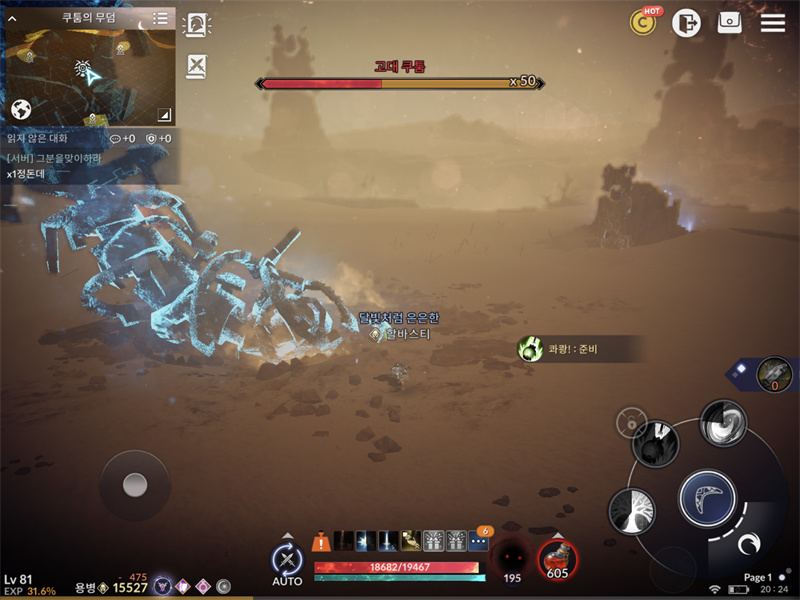Toggle the target lock icon

click(x=631, y=422)
